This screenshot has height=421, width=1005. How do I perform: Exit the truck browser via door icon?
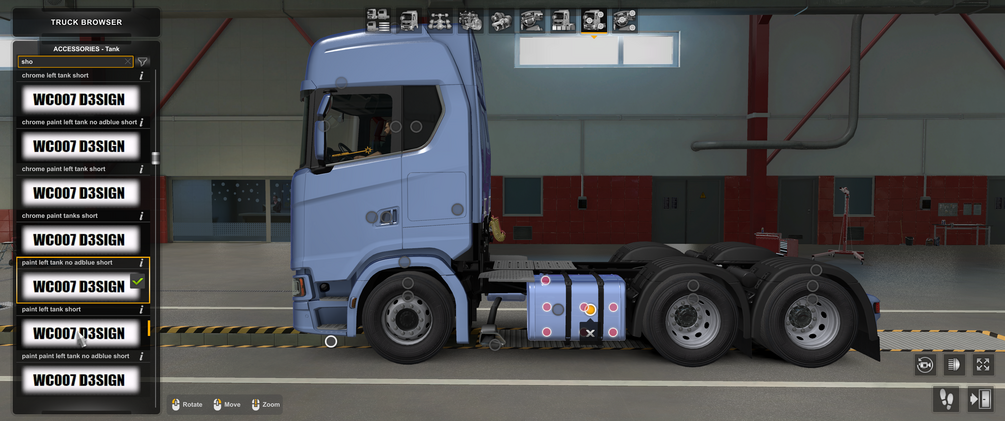click(x=980, y=399)
